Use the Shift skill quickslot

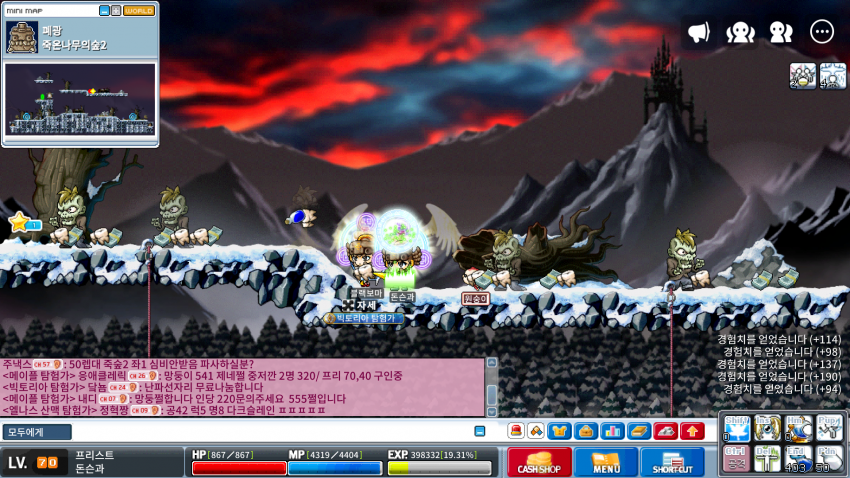coord(736,428)
